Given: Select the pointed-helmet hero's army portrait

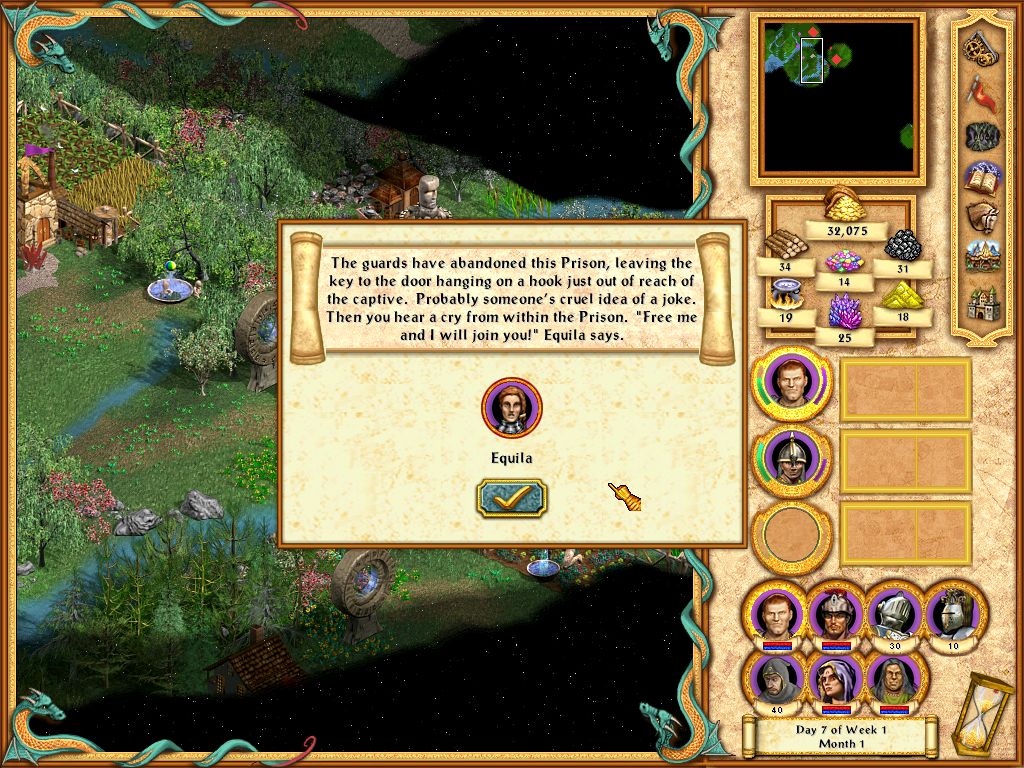Looking at the screenshot, I should (x=790, y=461).
